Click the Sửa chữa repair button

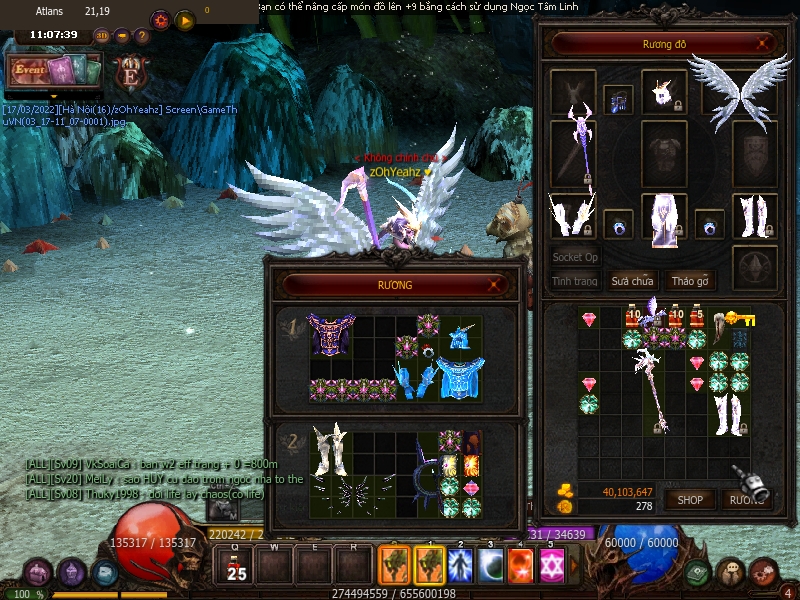pyautogui.click(x=633, y=281)
